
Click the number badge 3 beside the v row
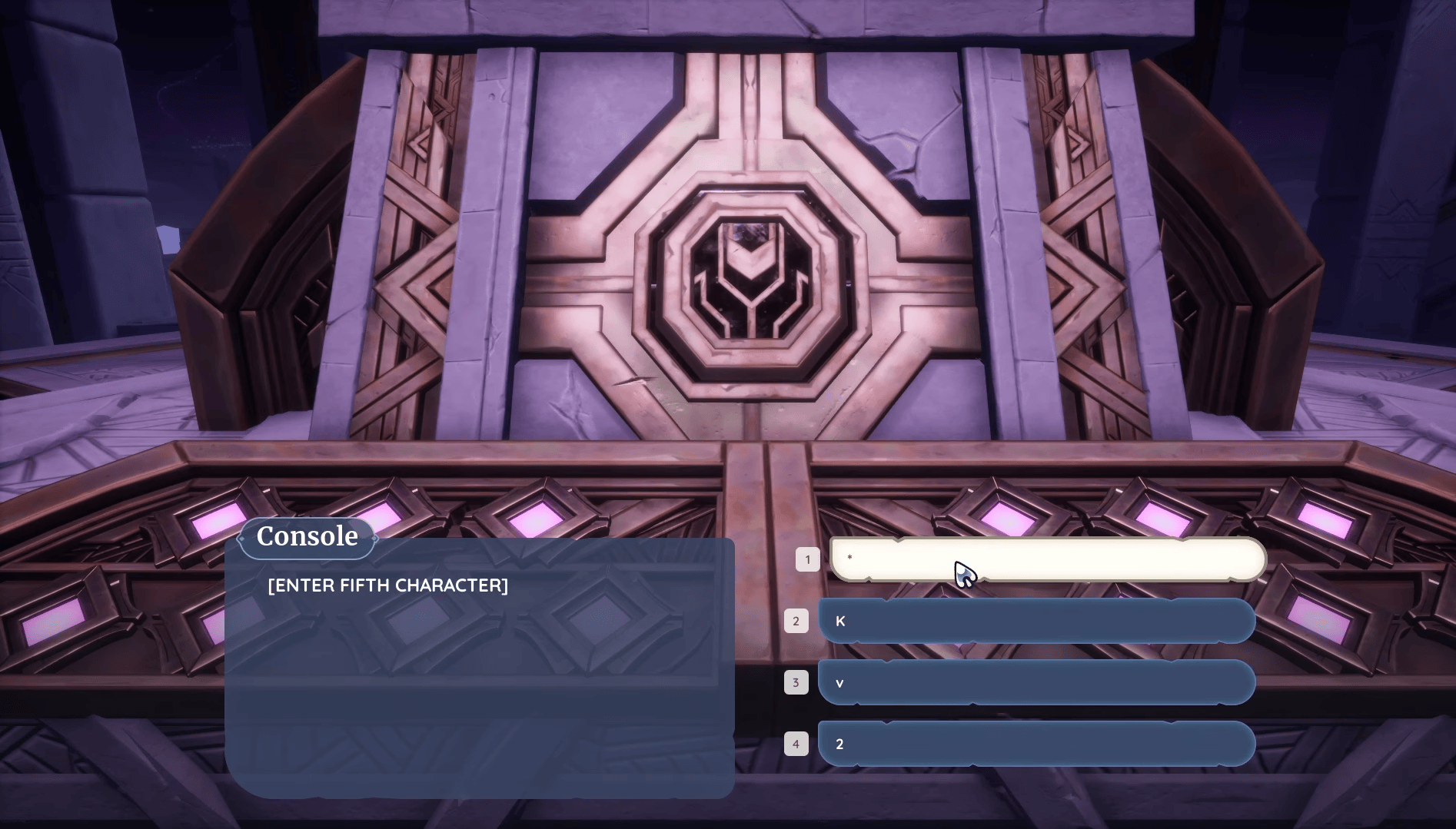point(797,682)
